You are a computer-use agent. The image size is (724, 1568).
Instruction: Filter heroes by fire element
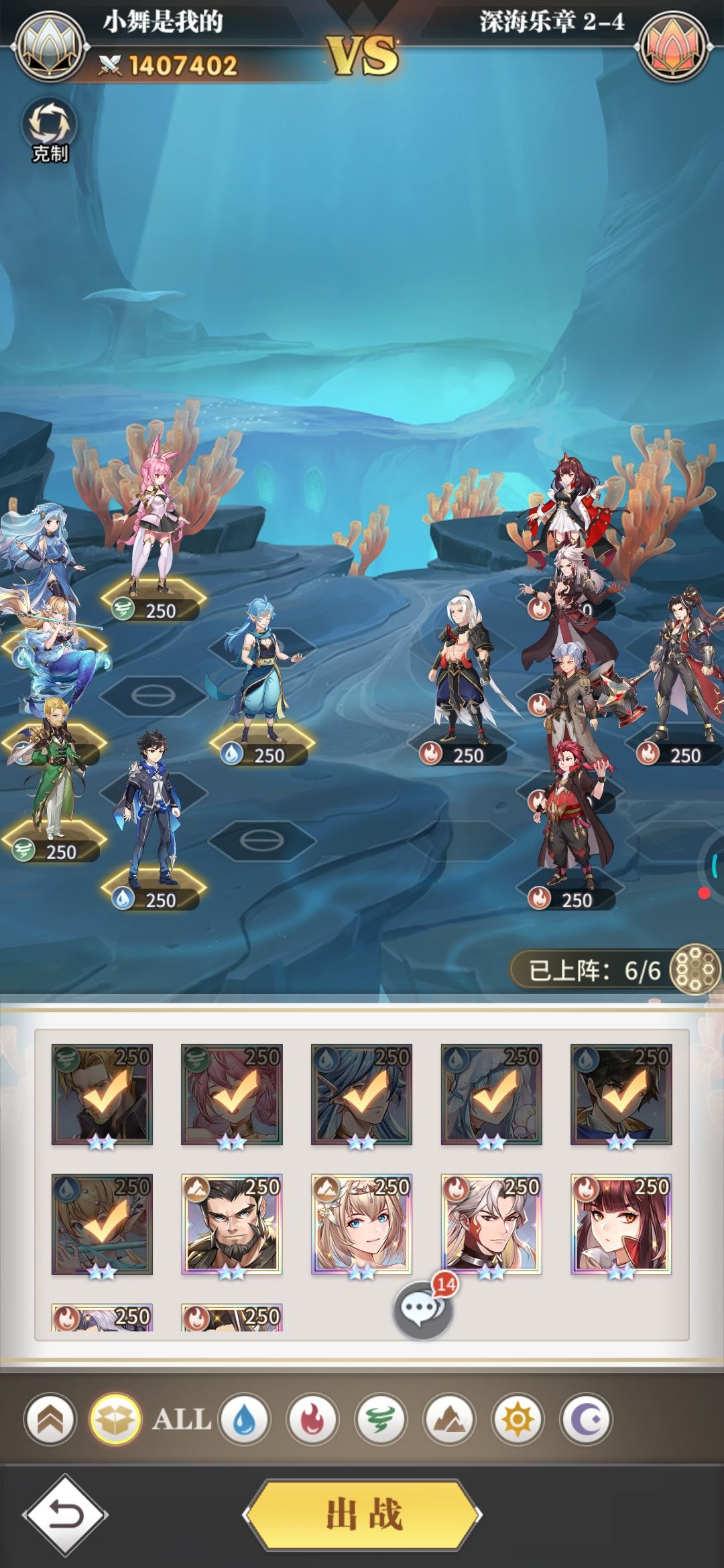(312, 1419)
